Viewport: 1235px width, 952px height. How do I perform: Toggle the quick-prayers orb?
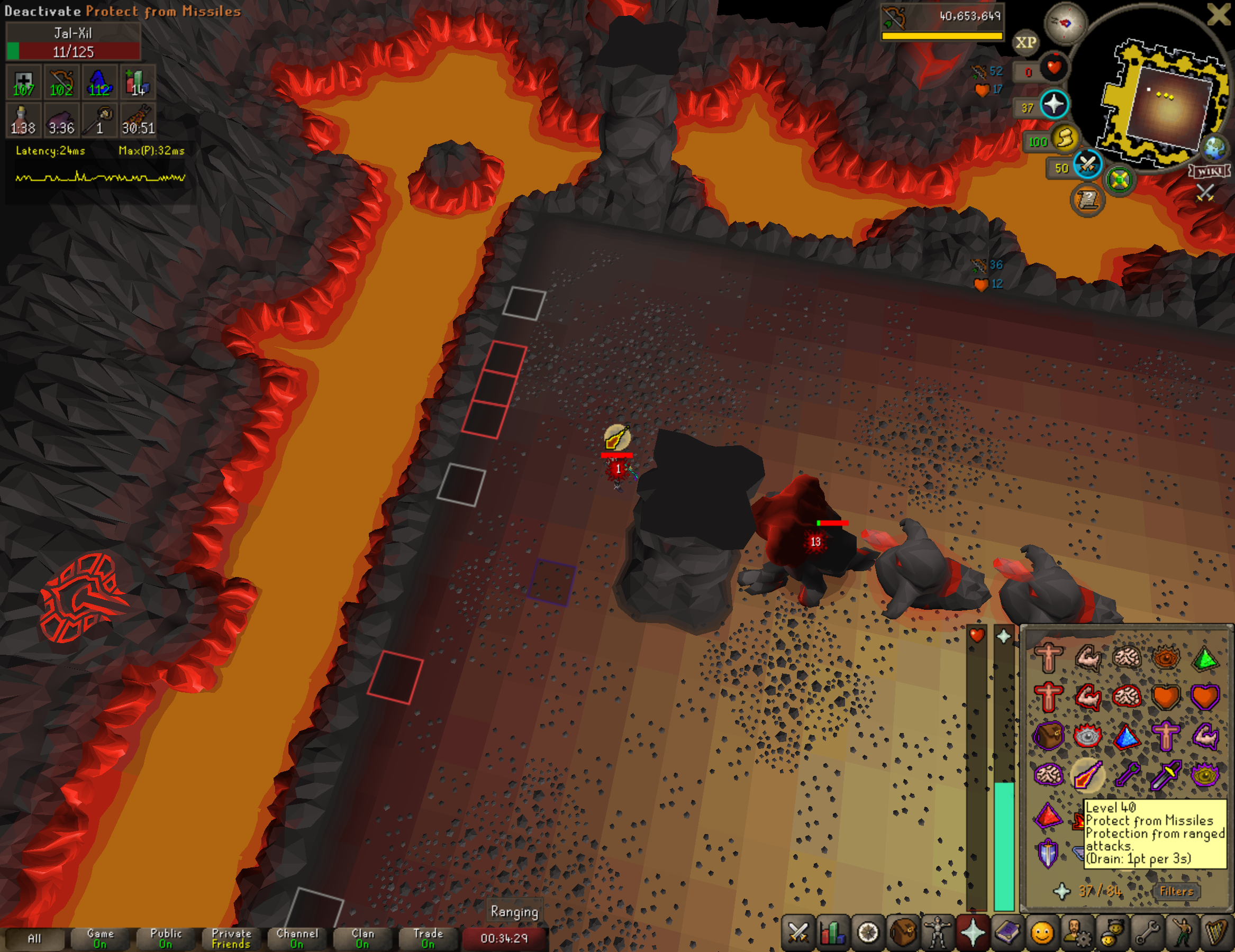coord(1054,105)
